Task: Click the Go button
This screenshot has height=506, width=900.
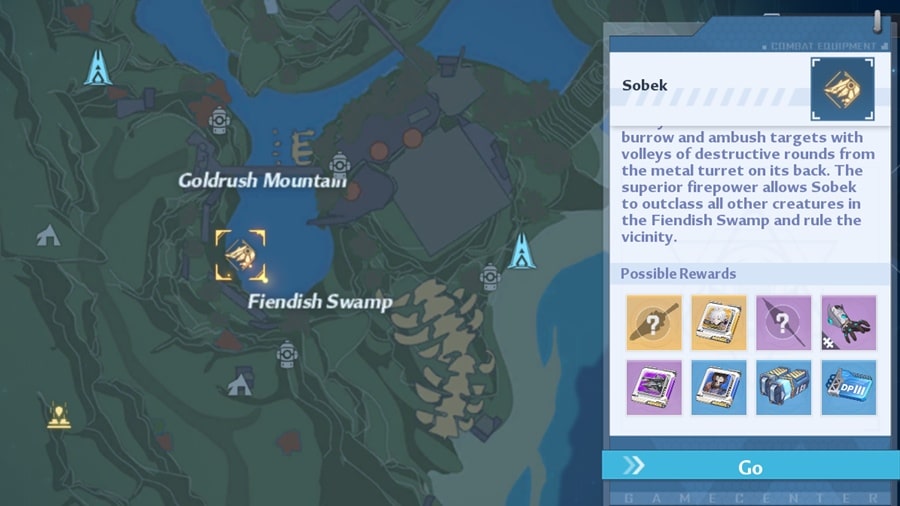Action: [750, 467]
